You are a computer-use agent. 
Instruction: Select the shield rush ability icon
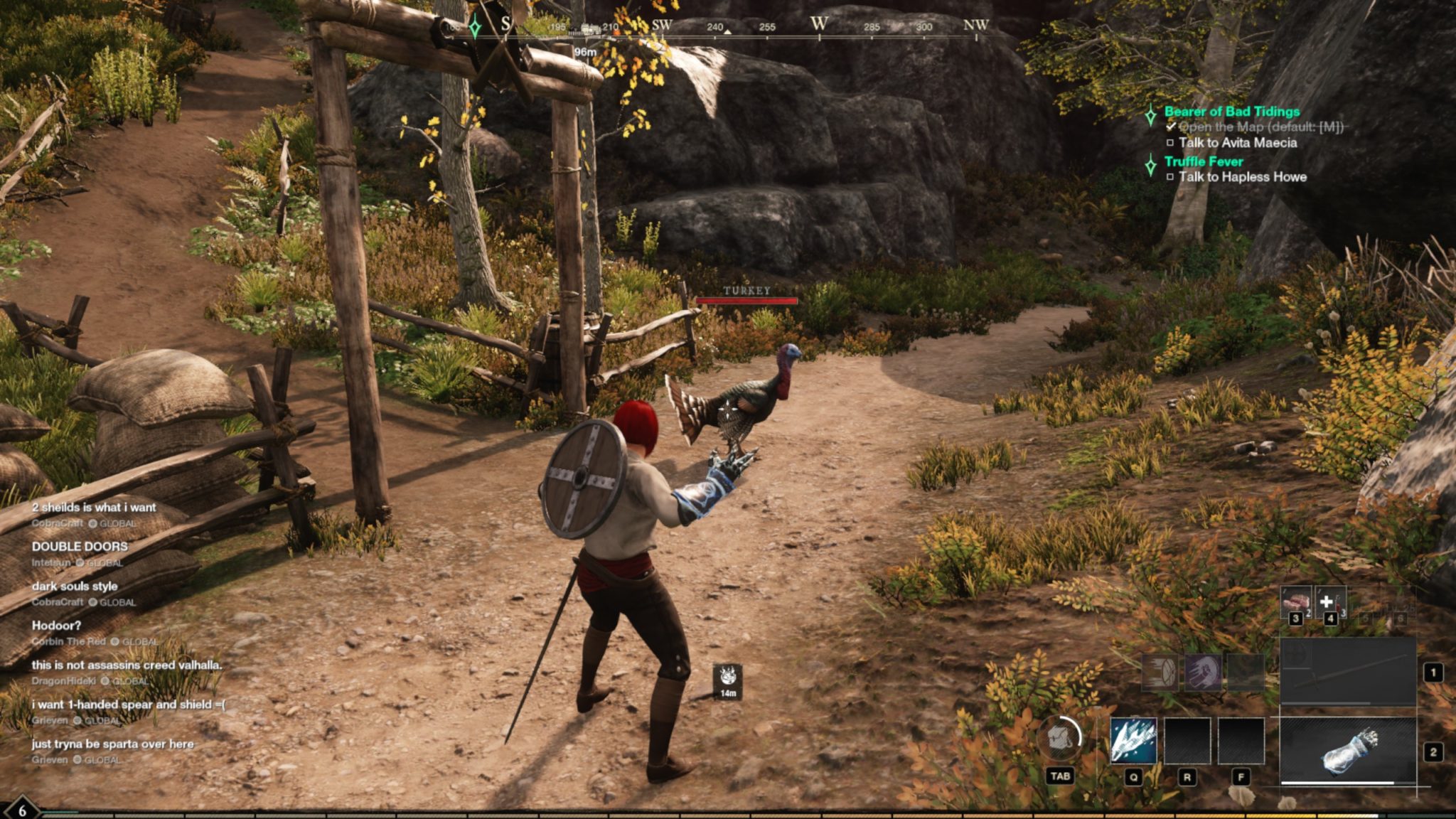tap(1160, 673)
